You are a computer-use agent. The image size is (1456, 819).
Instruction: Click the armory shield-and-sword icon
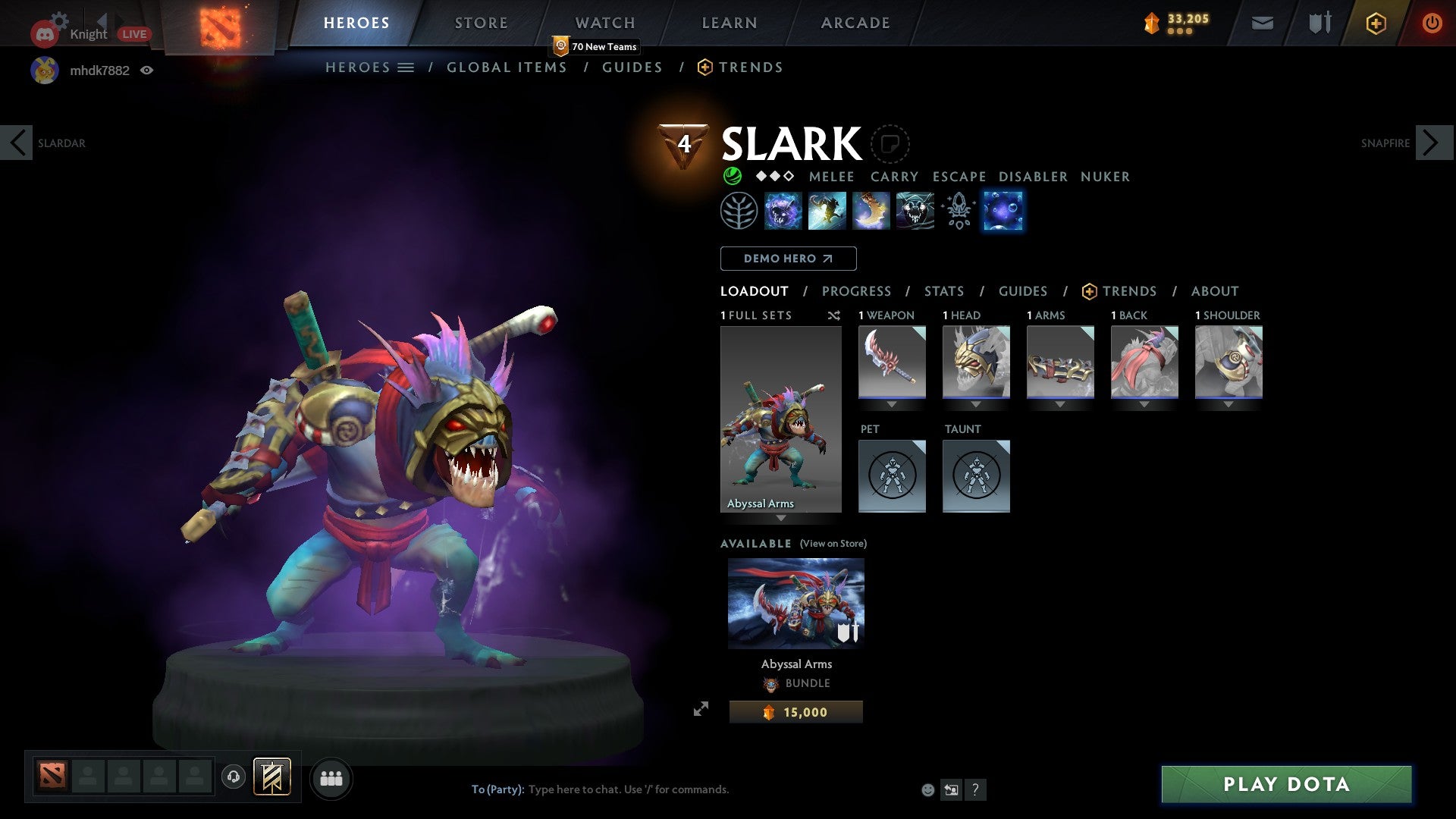[1319, 23]
